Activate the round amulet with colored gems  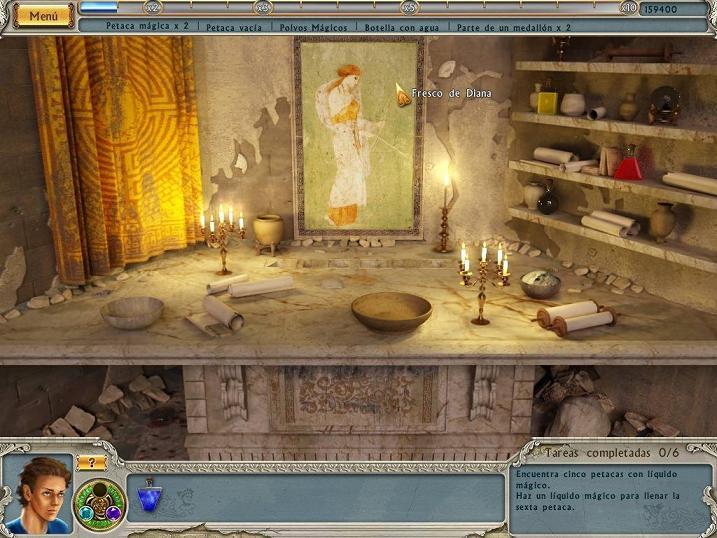click(101, 501)
